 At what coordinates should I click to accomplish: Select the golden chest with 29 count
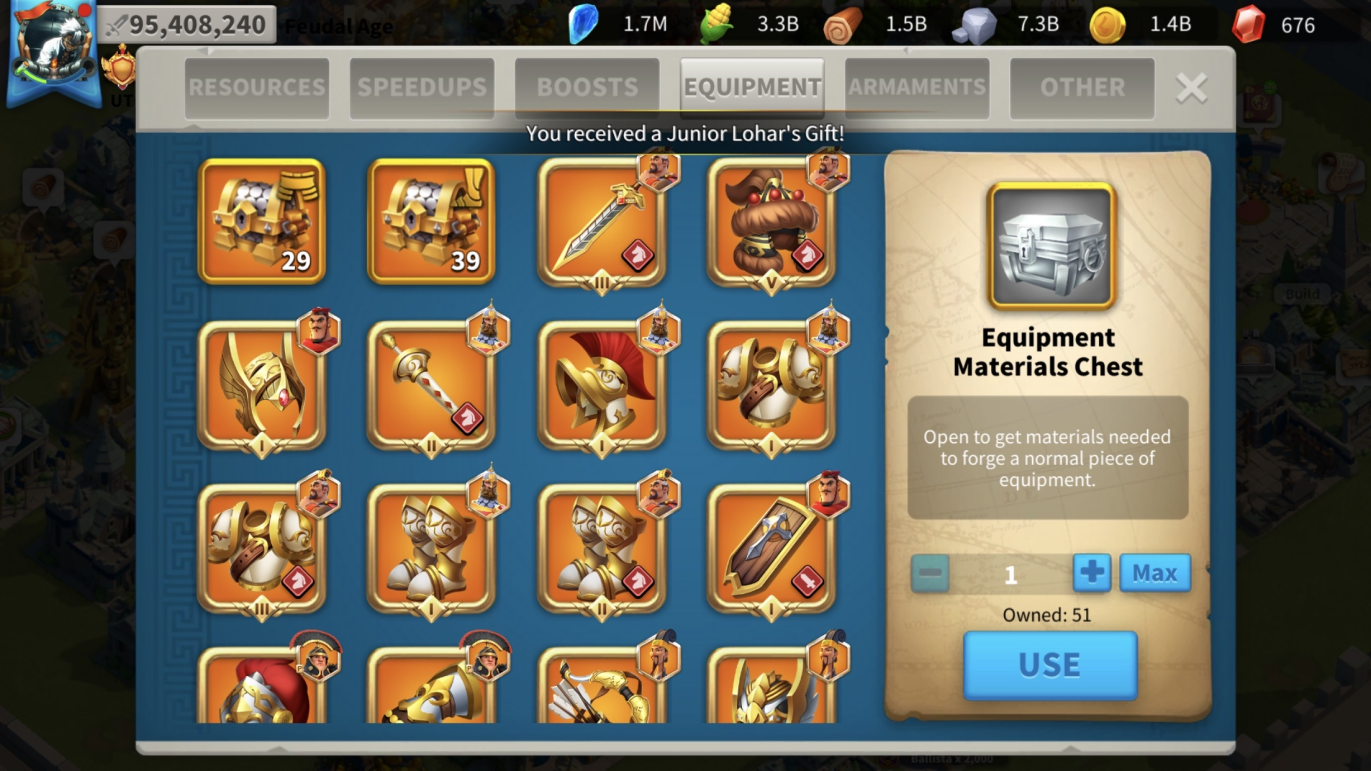[262, 222]
